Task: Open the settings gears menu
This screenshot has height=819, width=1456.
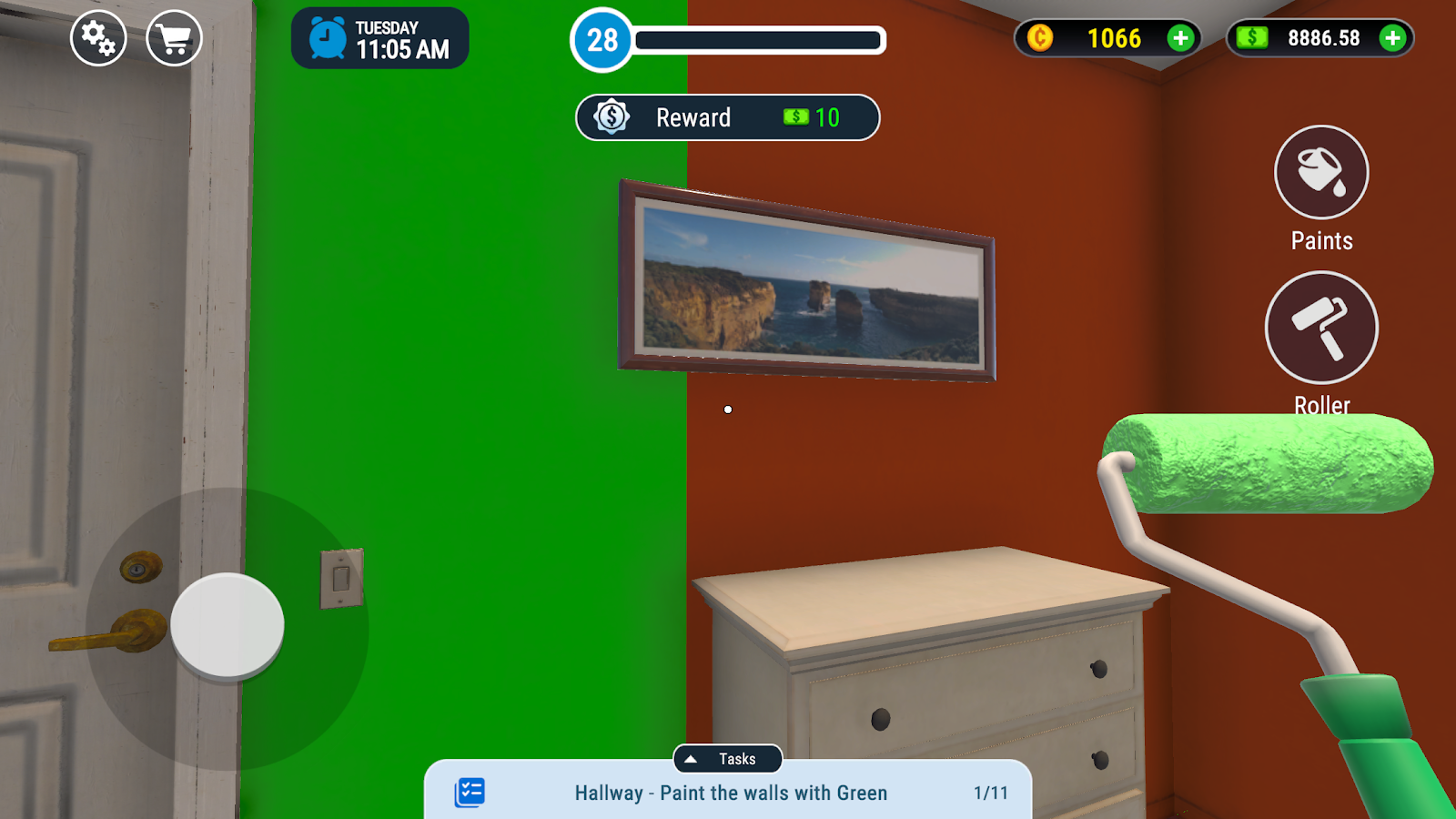Action: pyautogui.click(x=98, y=38)
